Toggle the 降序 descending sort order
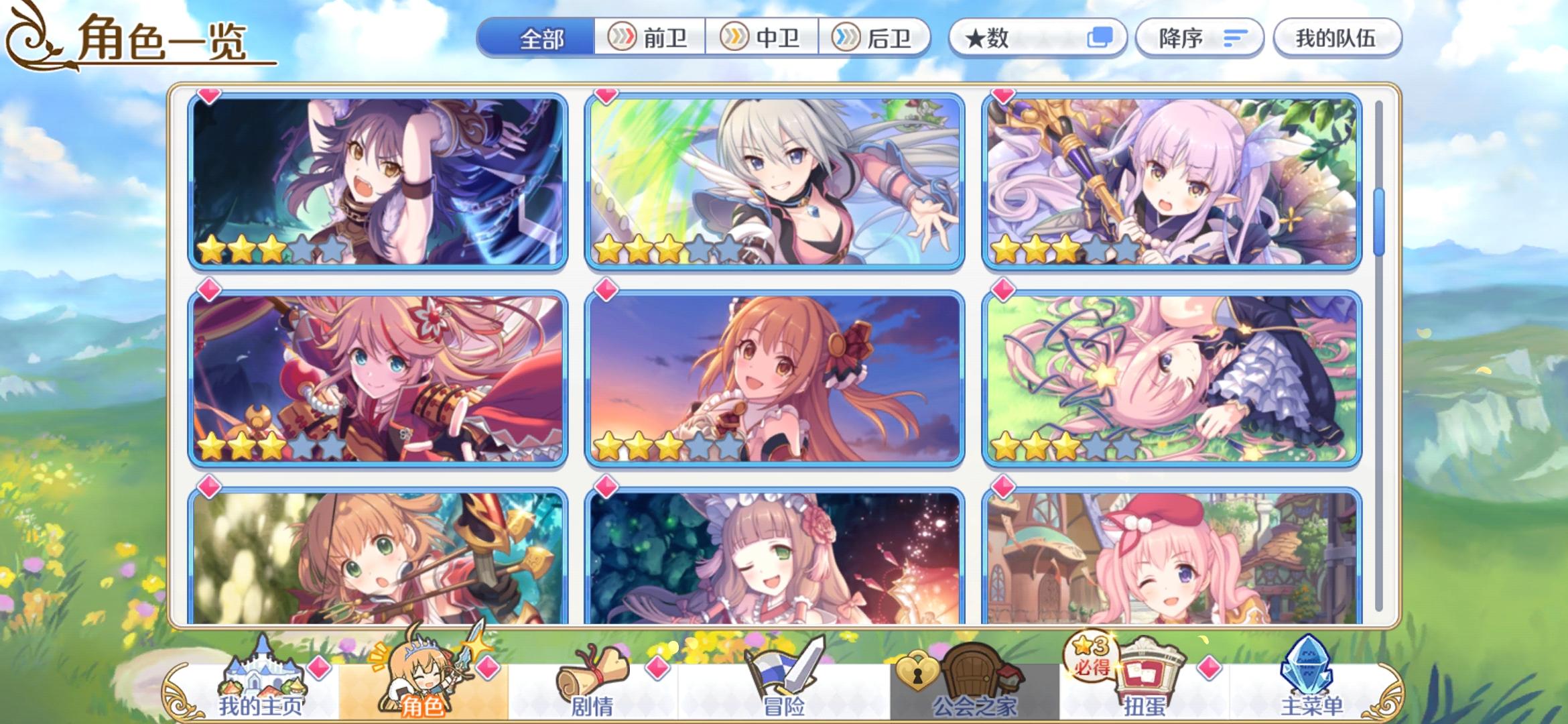The height and width of the screenshot is (724, 1568). coord(1199,38)
